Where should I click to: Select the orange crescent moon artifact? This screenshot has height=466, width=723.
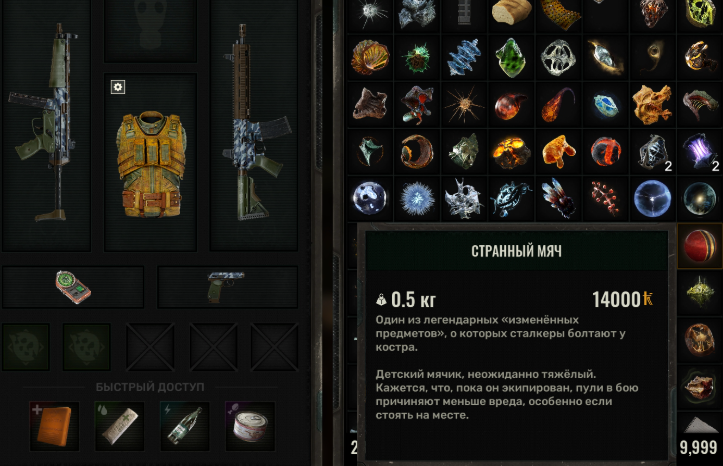(x=415, y=151)
